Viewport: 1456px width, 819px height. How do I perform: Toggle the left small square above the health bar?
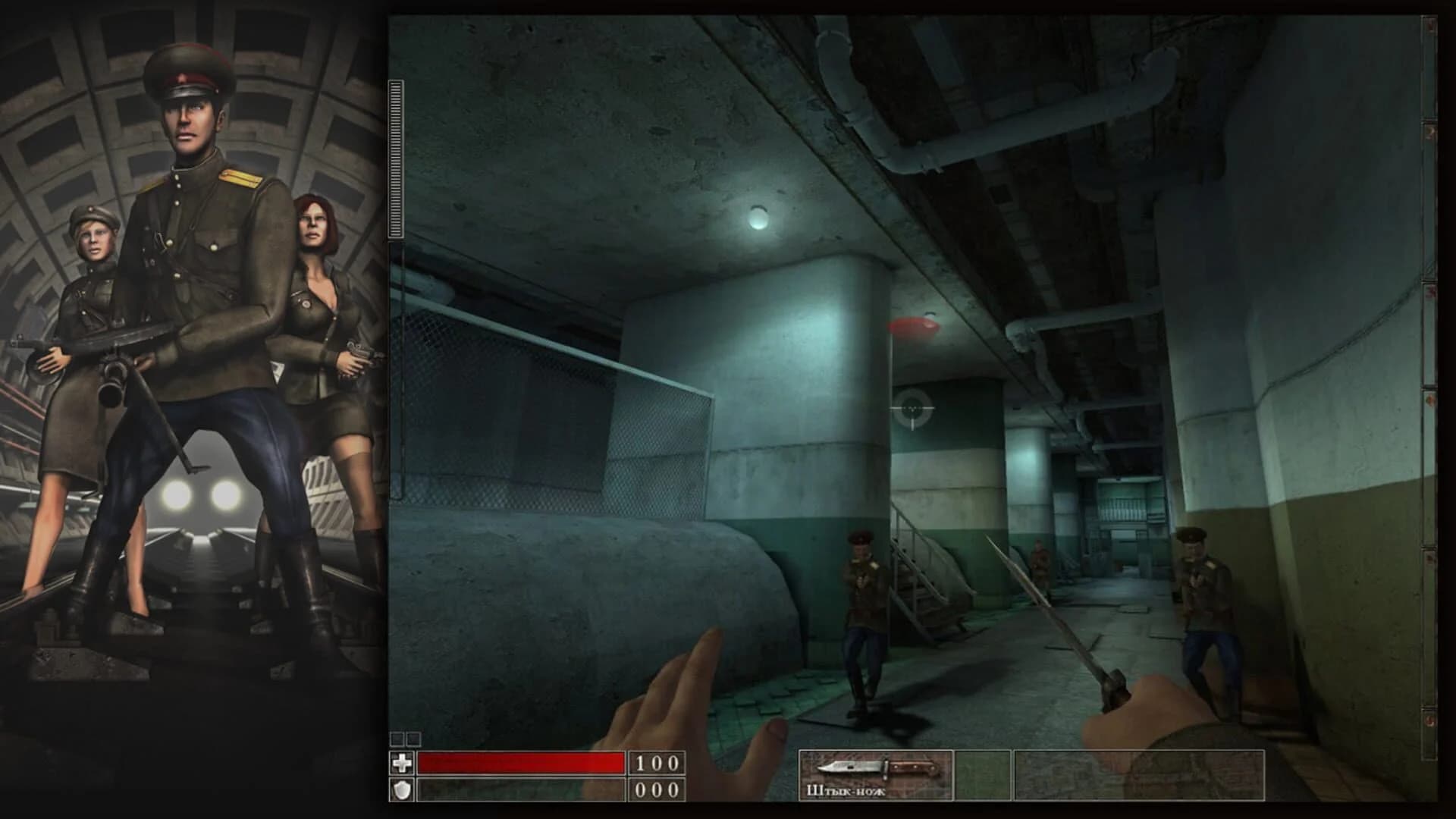point(397,738)
